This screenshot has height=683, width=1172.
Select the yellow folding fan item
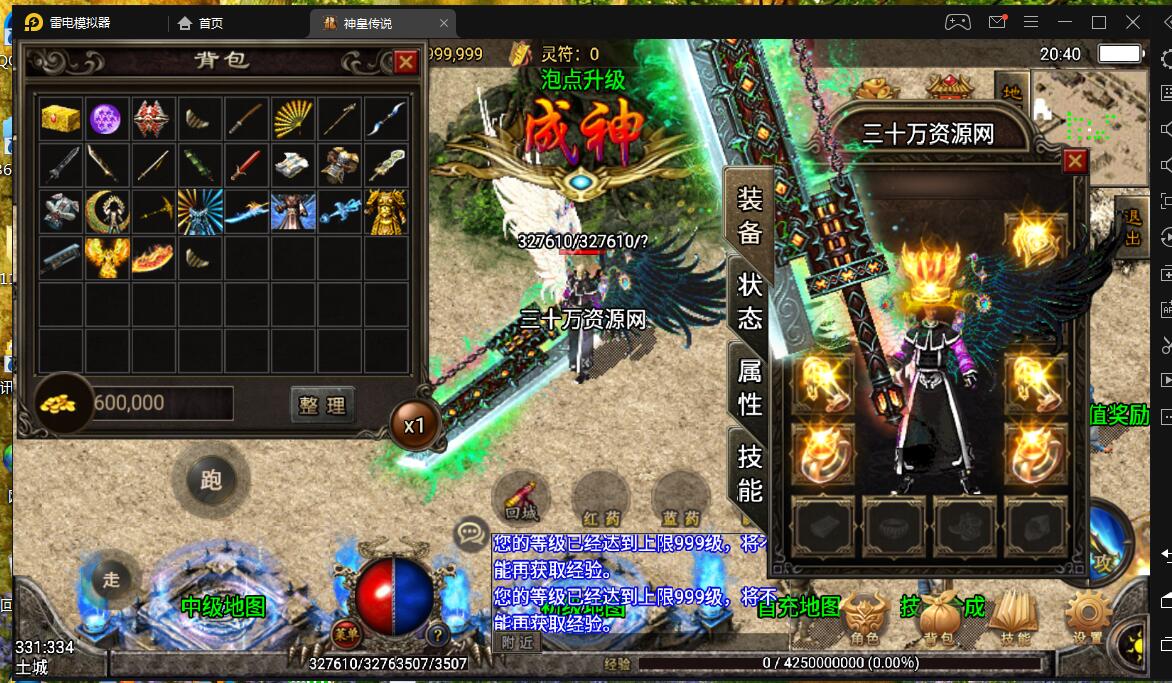293,119
